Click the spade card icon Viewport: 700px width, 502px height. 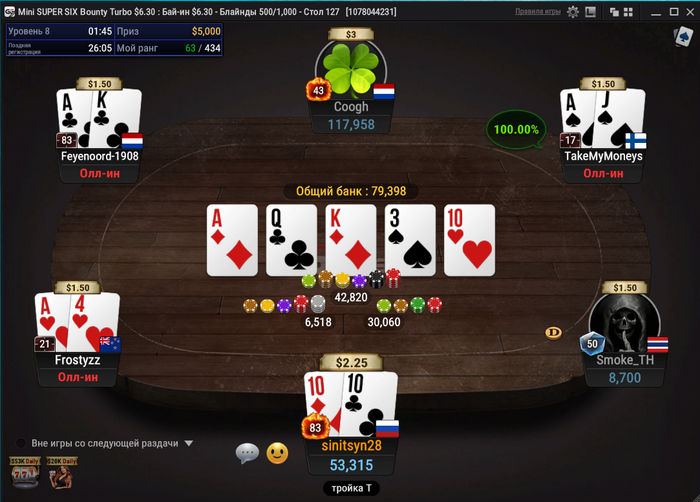(683, 36)
